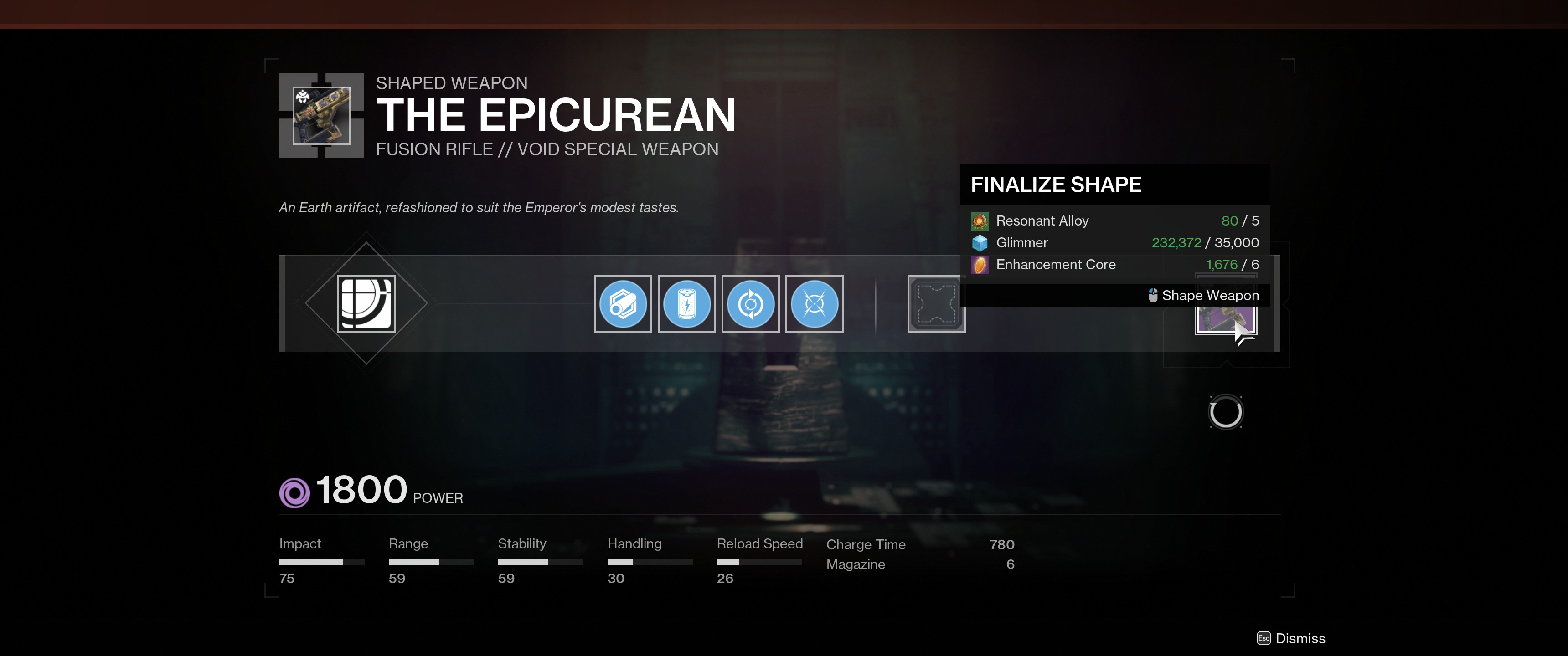1568x656 pixels.
Task: Select the intrinsic frame perk icon
Action: point(366,304)
